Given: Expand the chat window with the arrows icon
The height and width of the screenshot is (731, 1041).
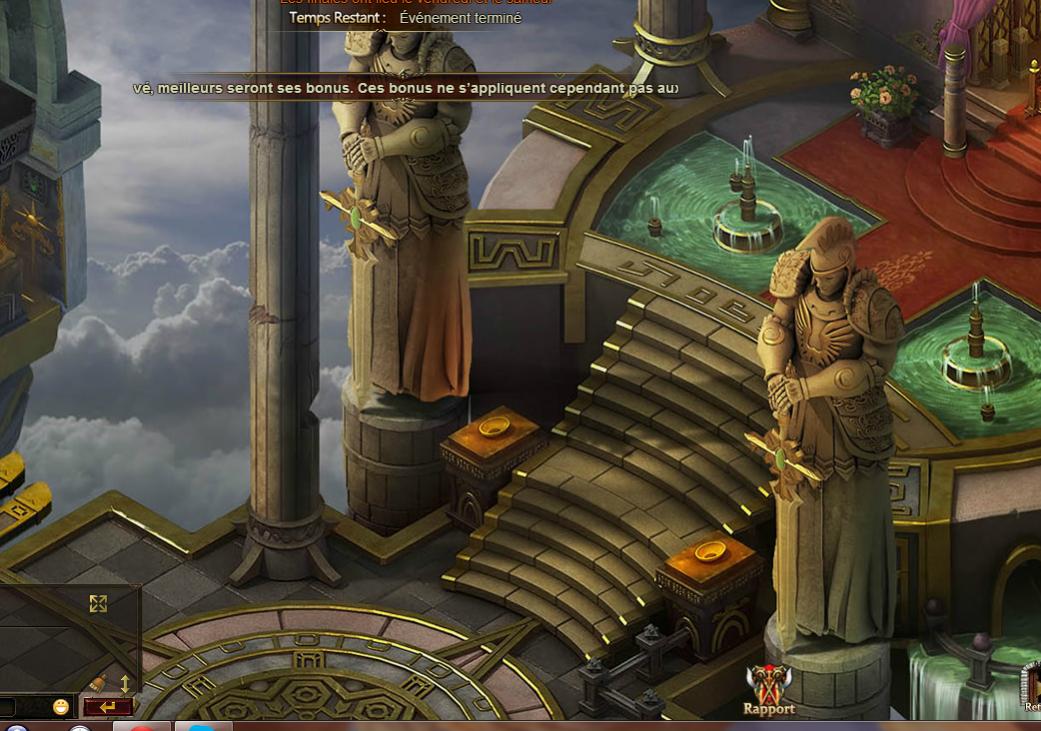Looking at the screenshot, I should pyautogui.click(x=98, y=603).
